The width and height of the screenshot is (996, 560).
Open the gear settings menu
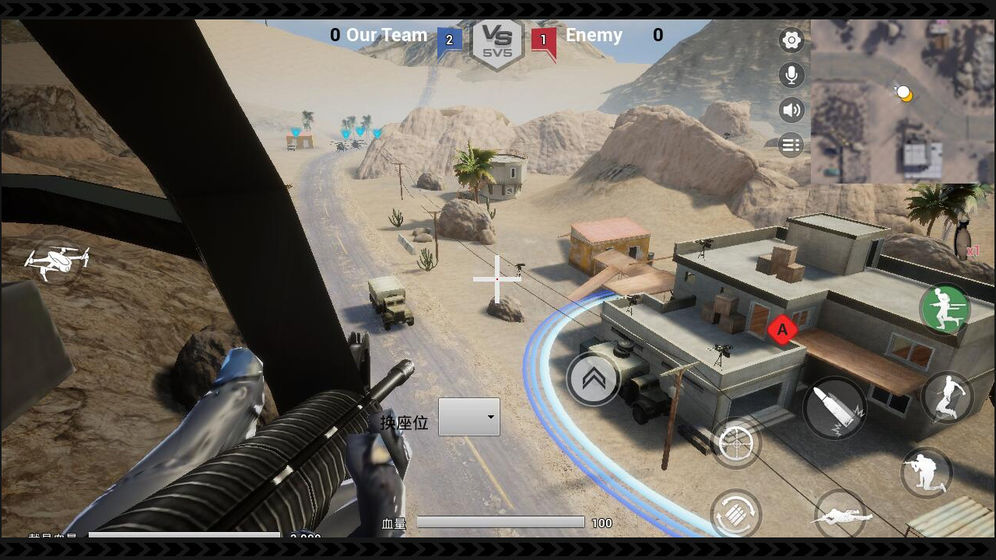click(x=791, y=41)
